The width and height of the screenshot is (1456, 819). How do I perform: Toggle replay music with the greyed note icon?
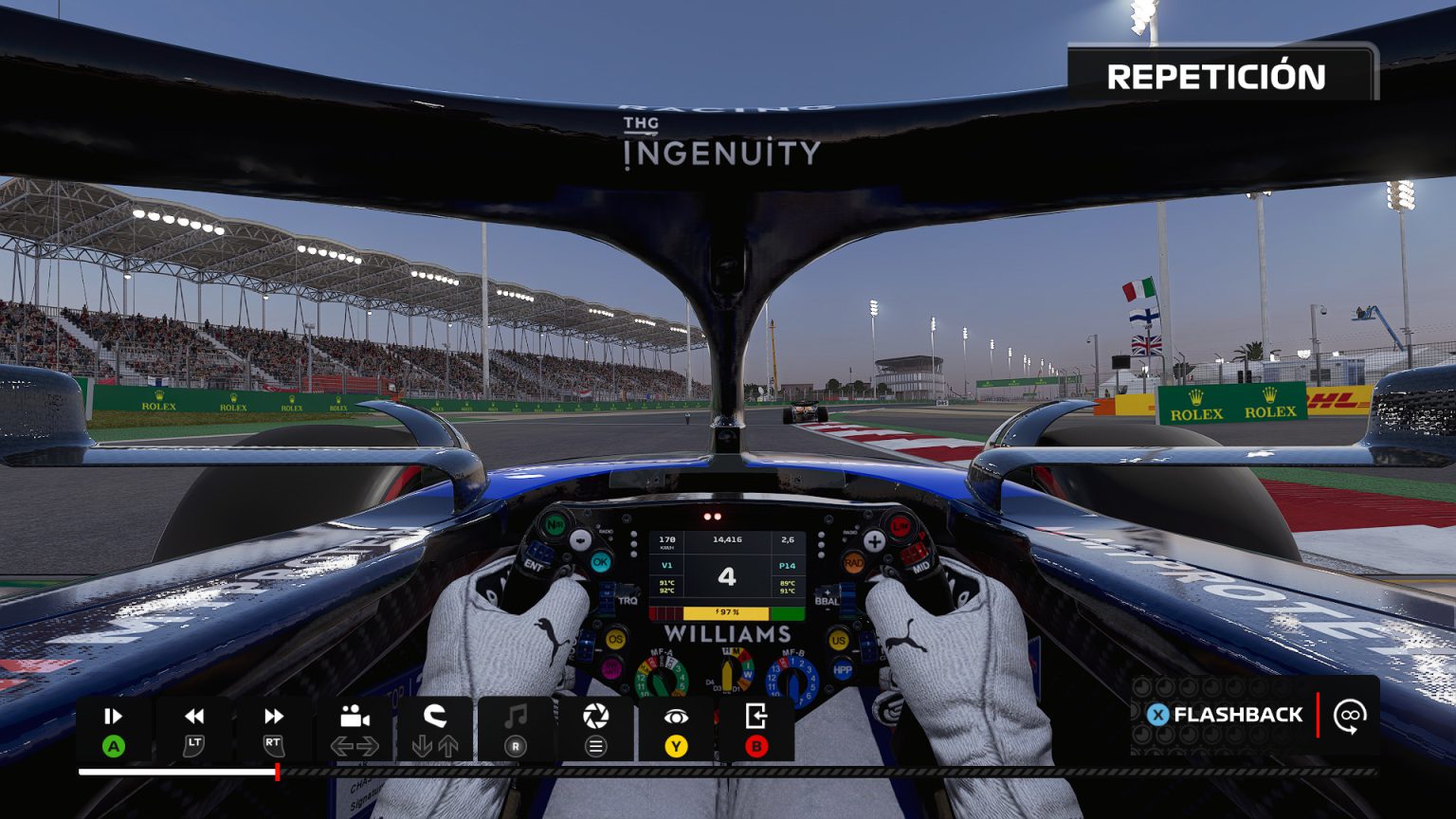point(513,717)
